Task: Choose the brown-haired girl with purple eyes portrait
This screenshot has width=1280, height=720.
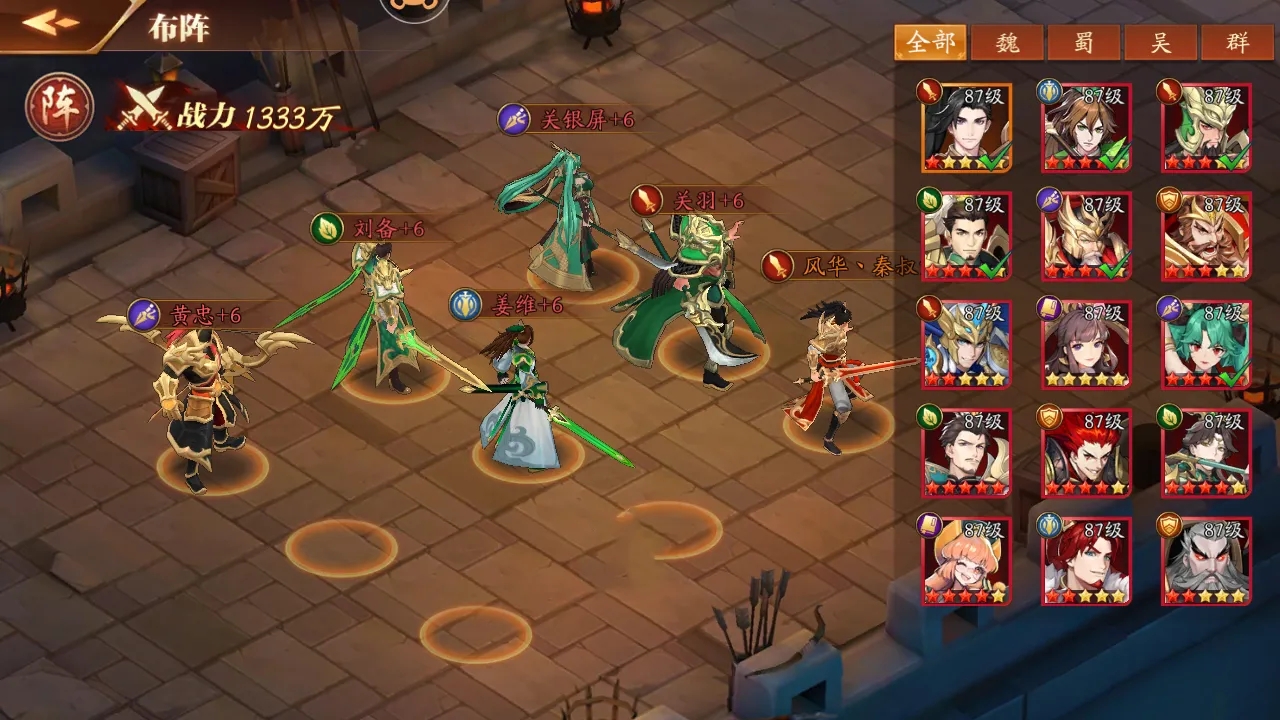Action: (x=1086, y=344)
